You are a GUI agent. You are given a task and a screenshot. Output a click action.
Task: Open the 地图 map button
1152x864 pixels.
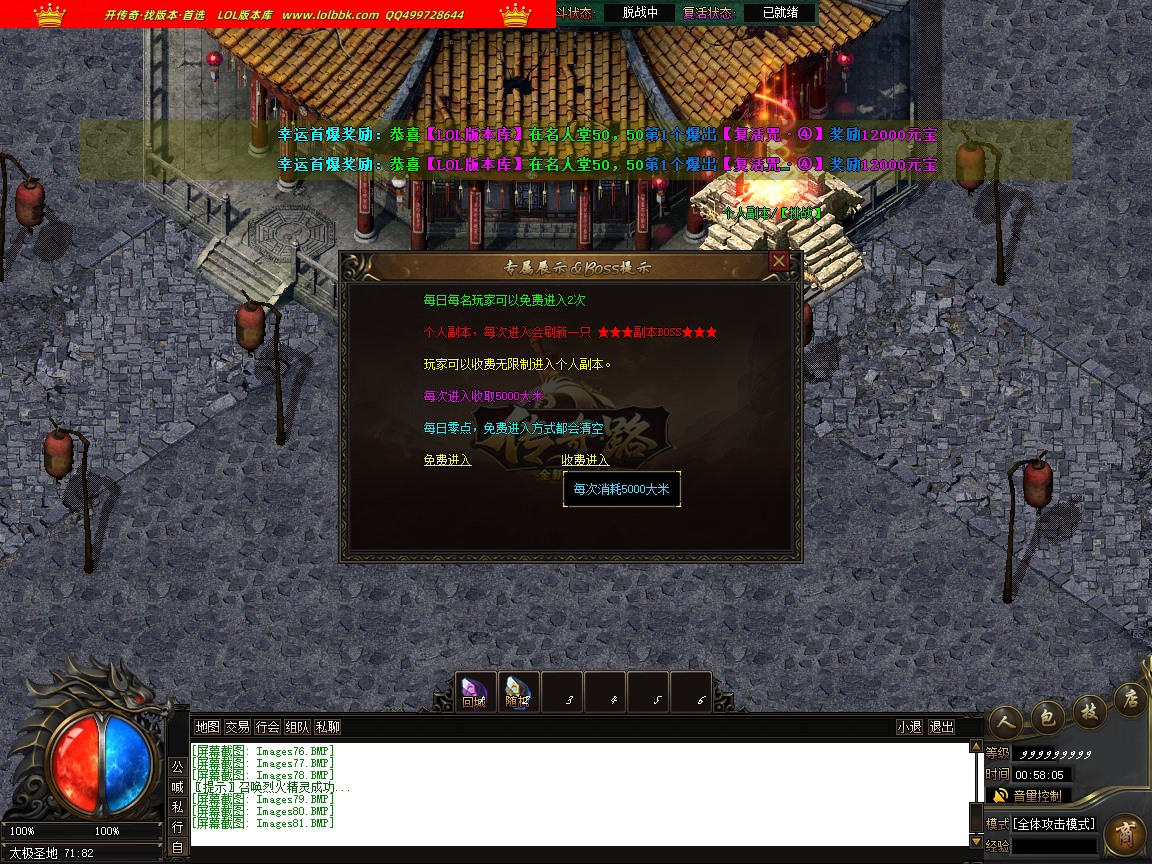click(x=207, y=727)
